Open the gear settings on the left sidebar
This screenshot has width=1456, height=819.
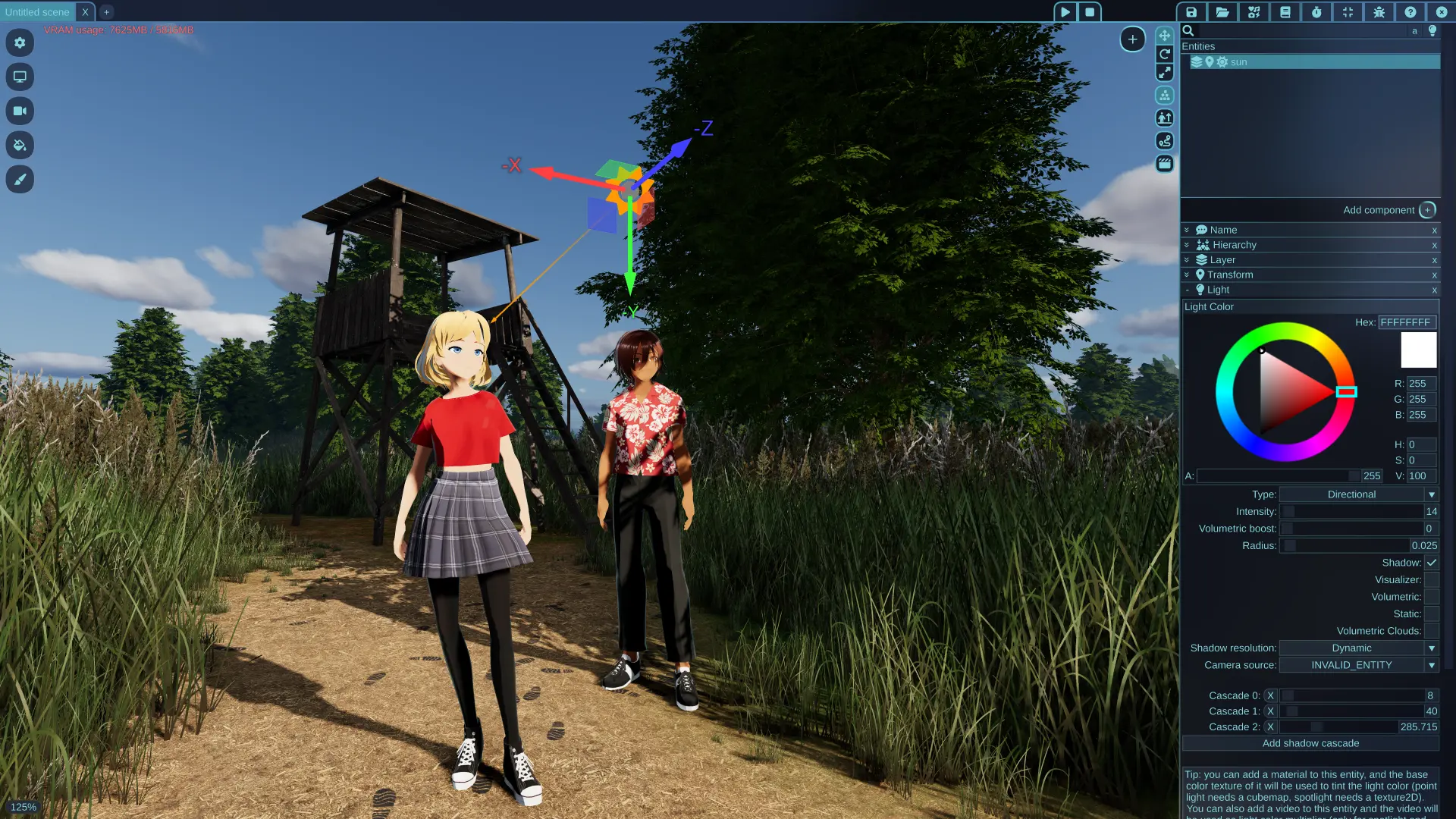pos(20,42)
